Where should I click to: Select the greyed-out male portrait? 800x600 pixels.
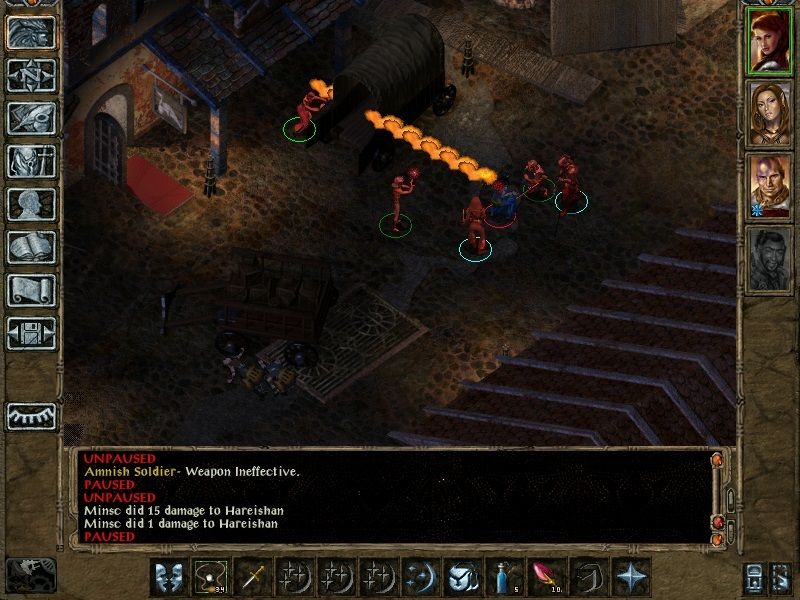(767, 260)
